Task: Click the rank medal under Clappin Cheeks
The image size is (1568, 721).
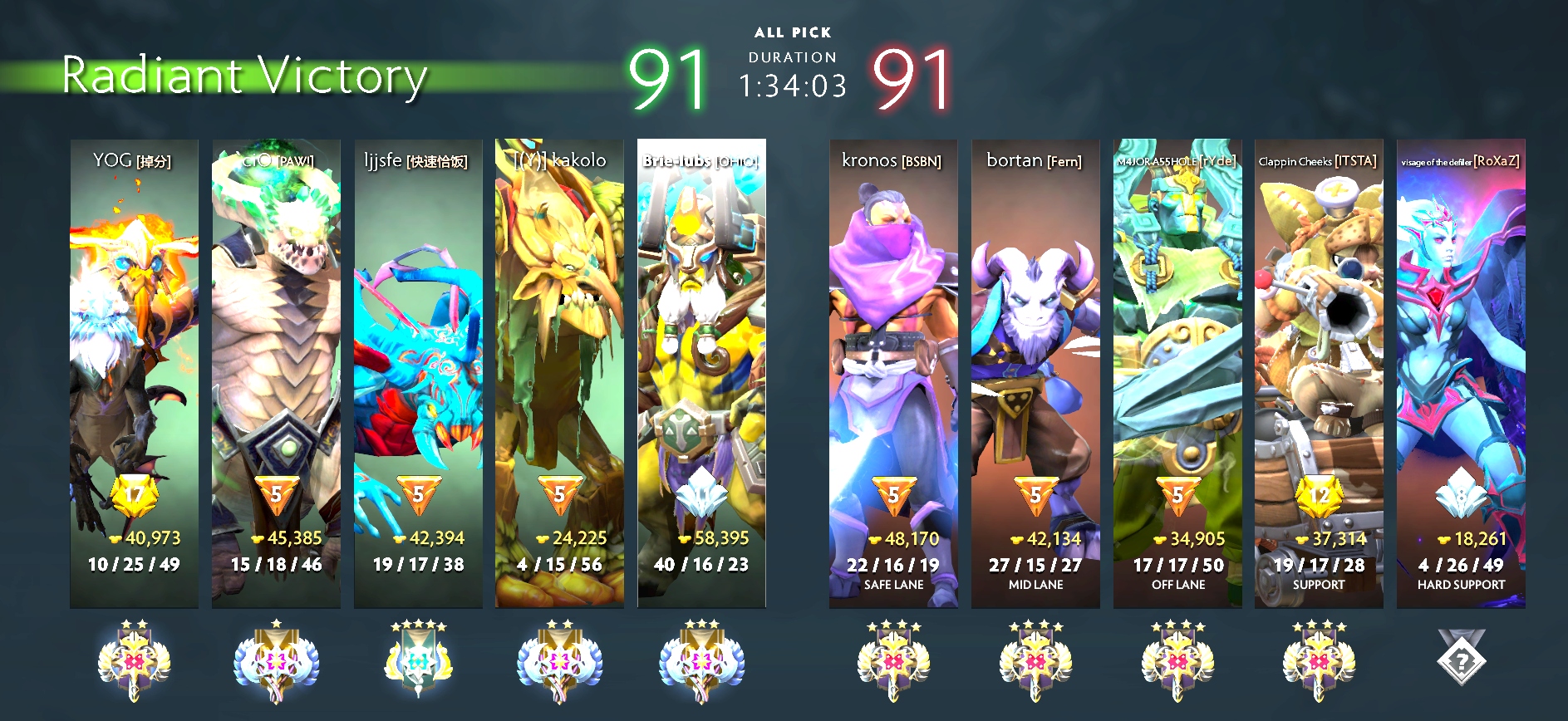Action: (x=1319, y=661)
